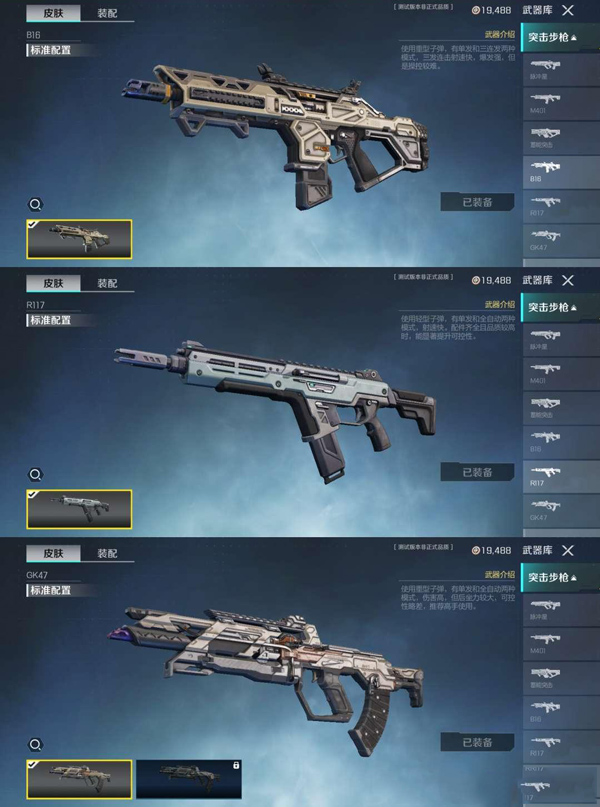Close the R117 weapon screen with X

(568, 281)
